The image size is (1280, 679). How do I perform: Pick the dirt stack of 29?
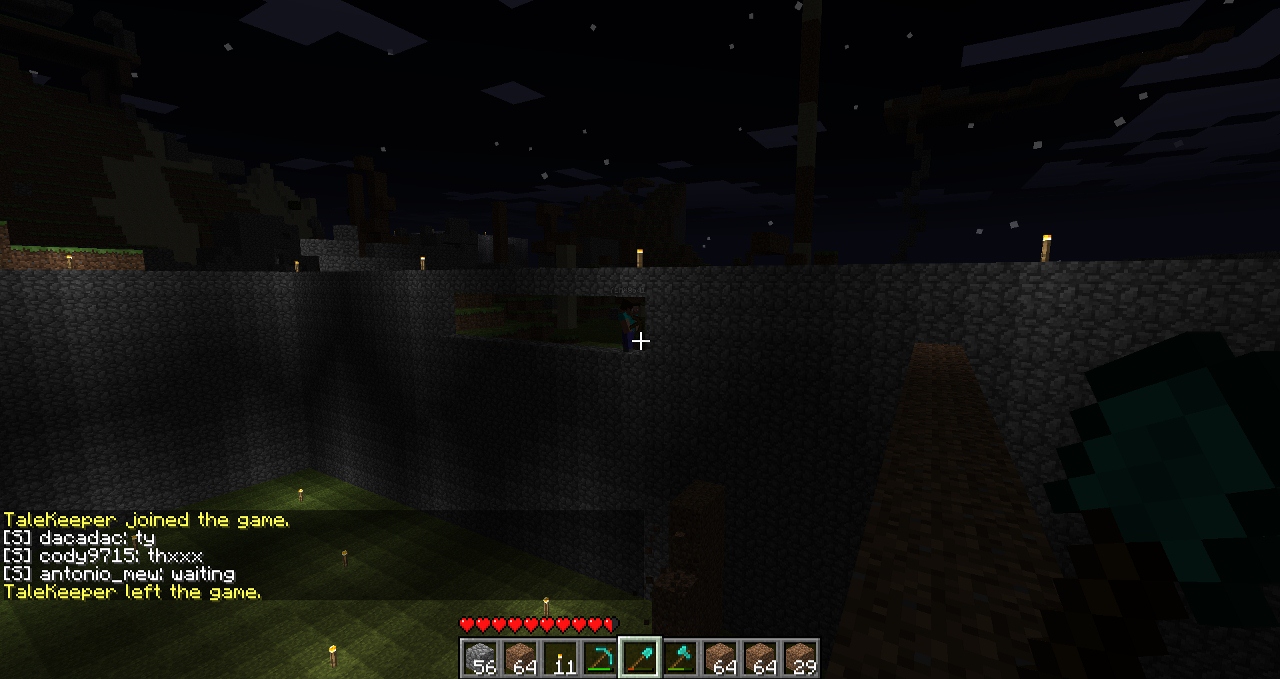pyautogui.click(x=800, y=658)
